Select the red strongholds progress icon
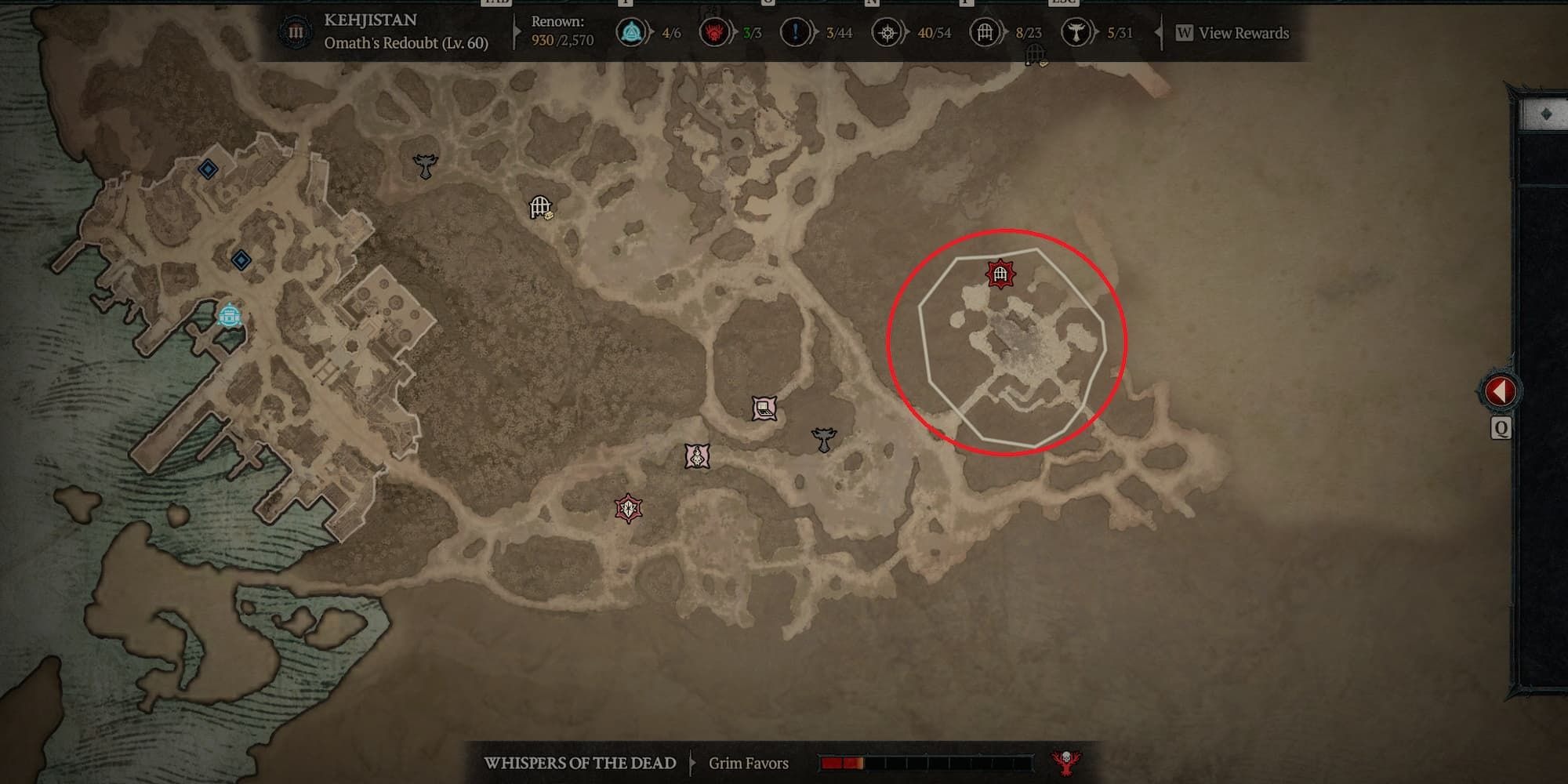Viewport: 1568px width, 784px height. pos(713,33)
